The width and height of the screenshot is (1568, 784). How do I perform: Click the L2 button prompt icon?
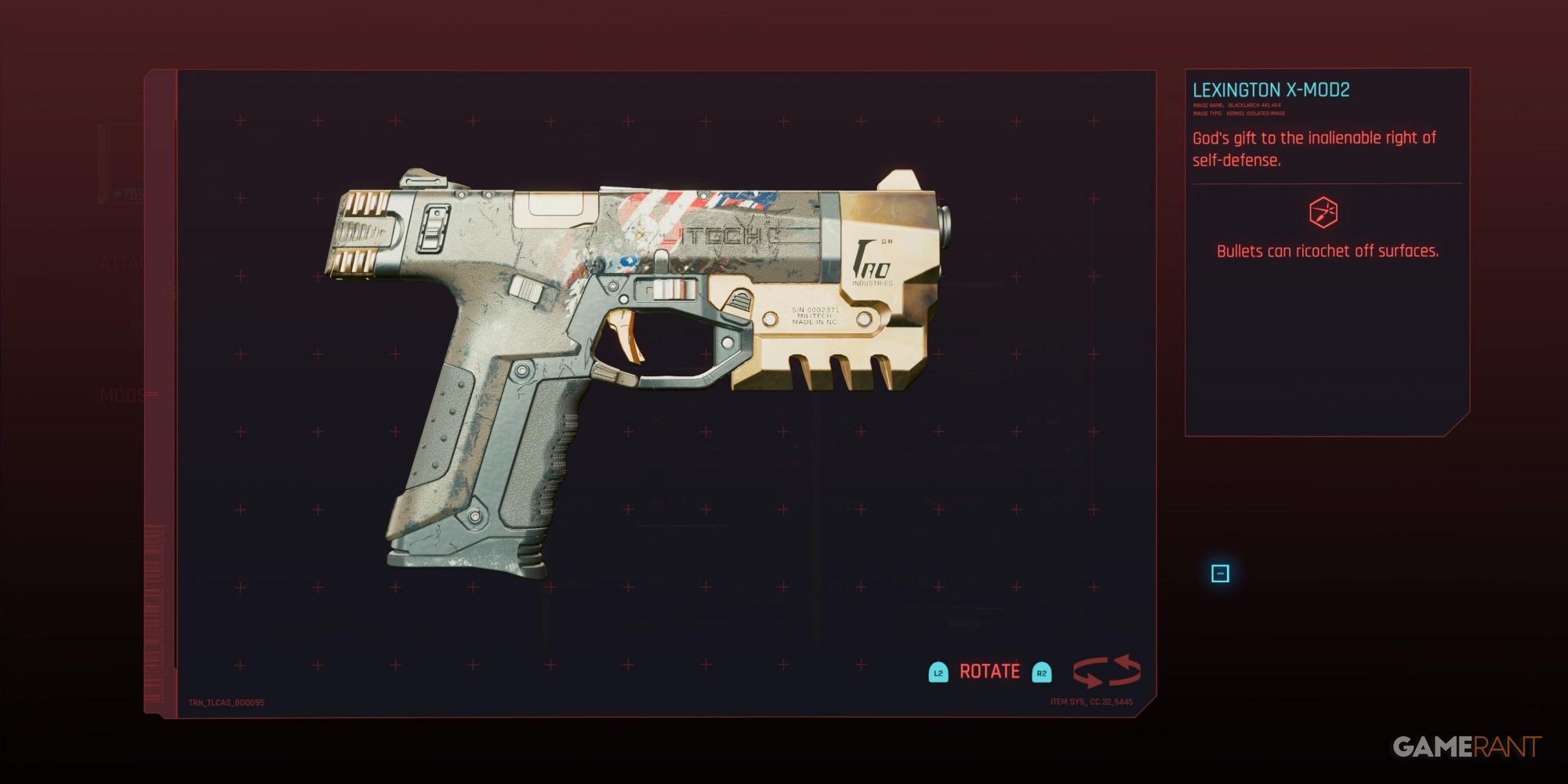point(938,672)
